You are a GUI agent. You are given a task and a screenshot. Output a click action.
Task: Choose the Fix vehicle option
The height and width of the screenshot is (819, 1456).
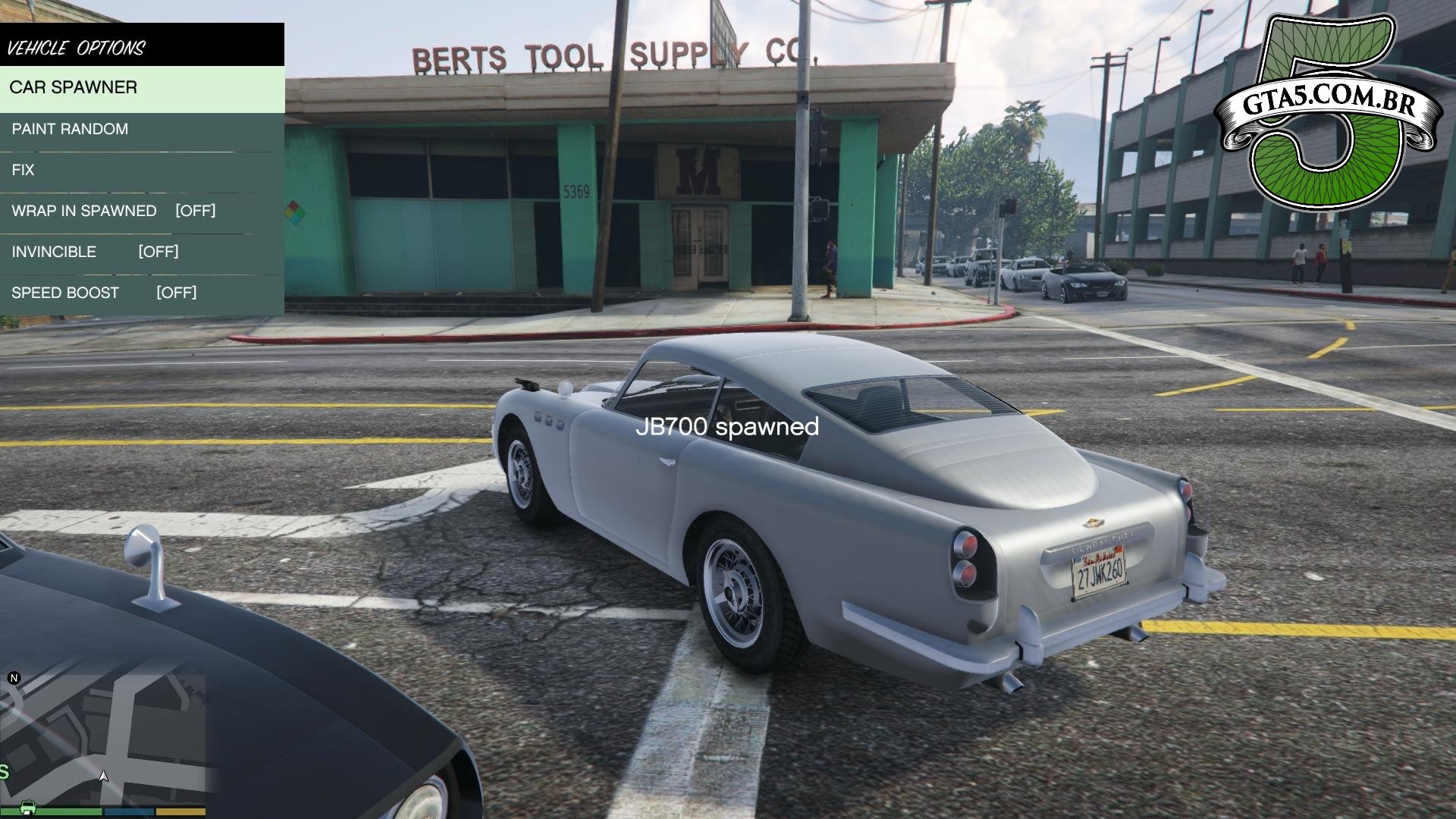click(142, 171)
